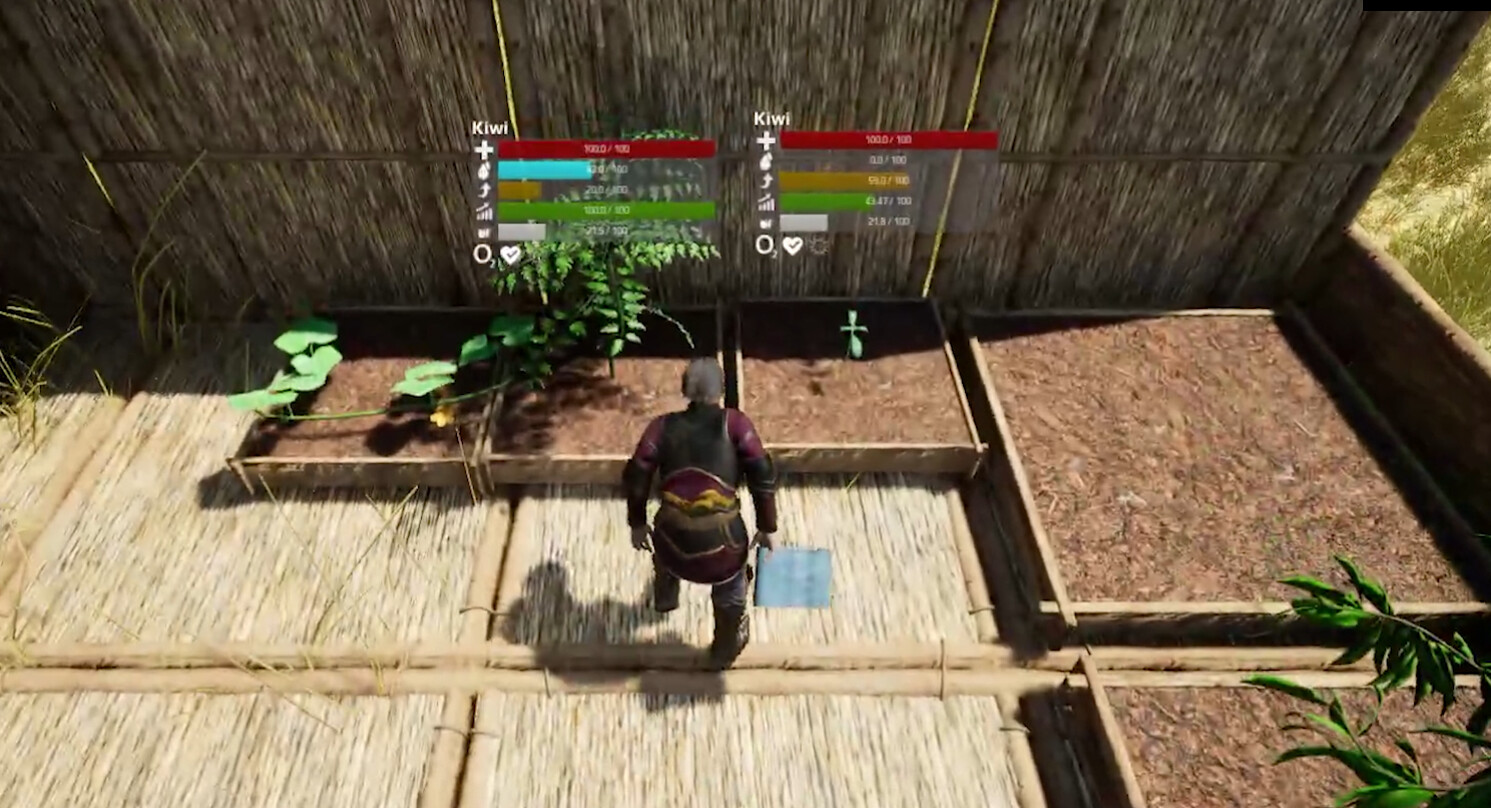Click the heart icon beside left O₂ symbol
Viewport: 1491px width, 808px height.
coord(510,254)
